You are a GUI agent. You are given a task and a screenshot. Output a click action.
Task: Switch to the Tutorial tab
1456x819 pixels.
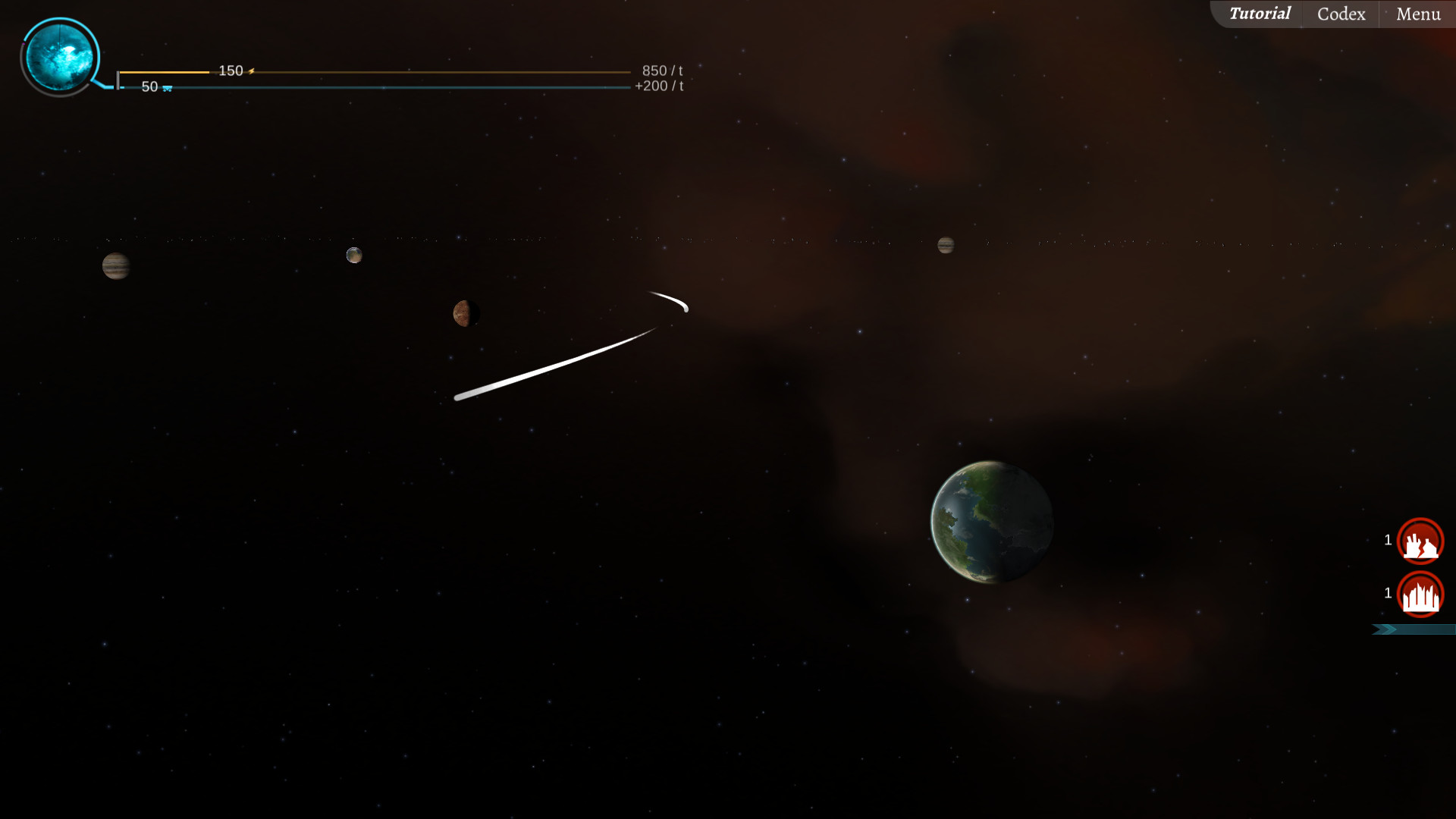pos(1260,13)
